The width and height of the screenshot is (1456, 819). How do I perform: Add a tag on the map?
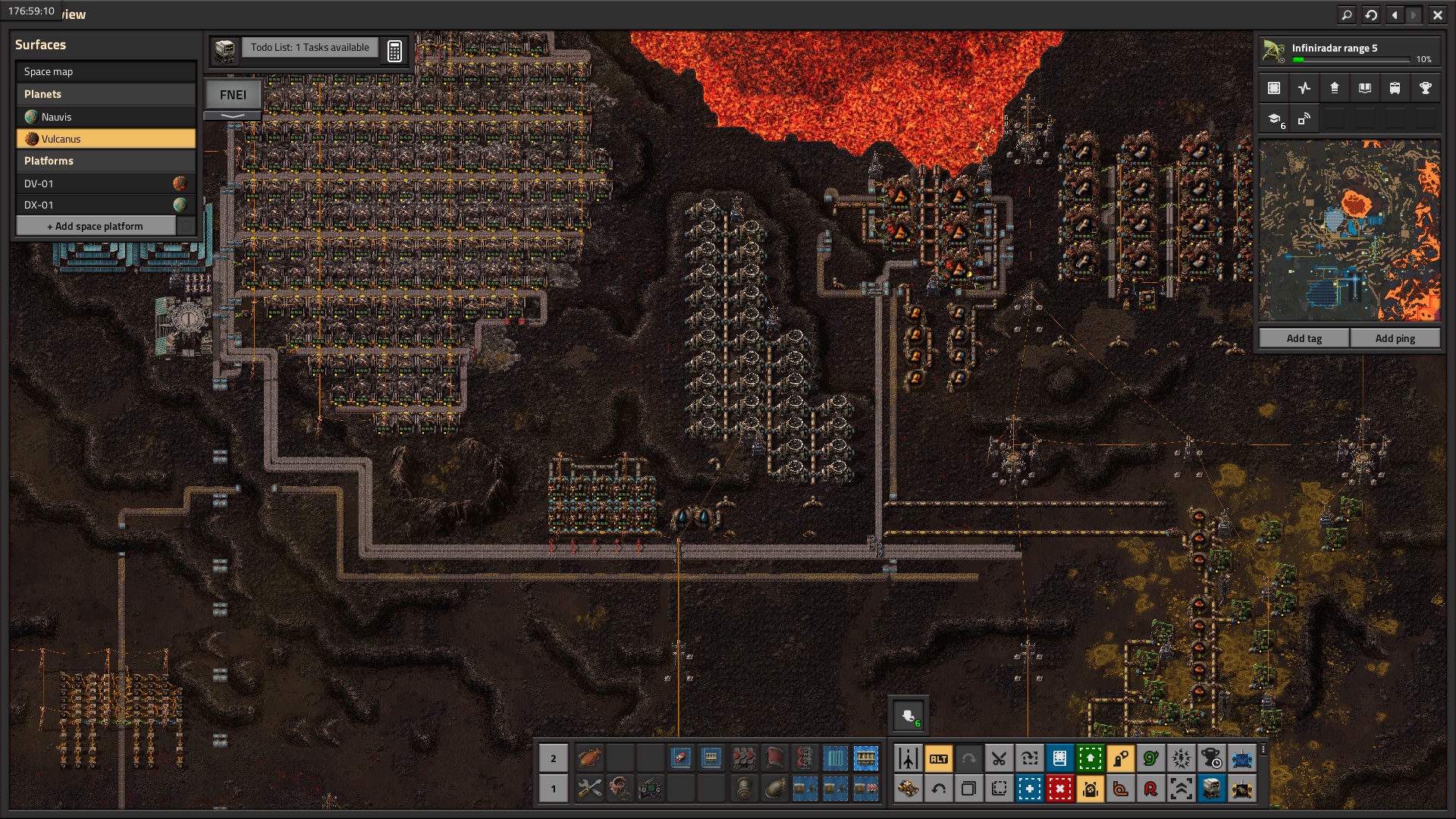point(1304,338)
